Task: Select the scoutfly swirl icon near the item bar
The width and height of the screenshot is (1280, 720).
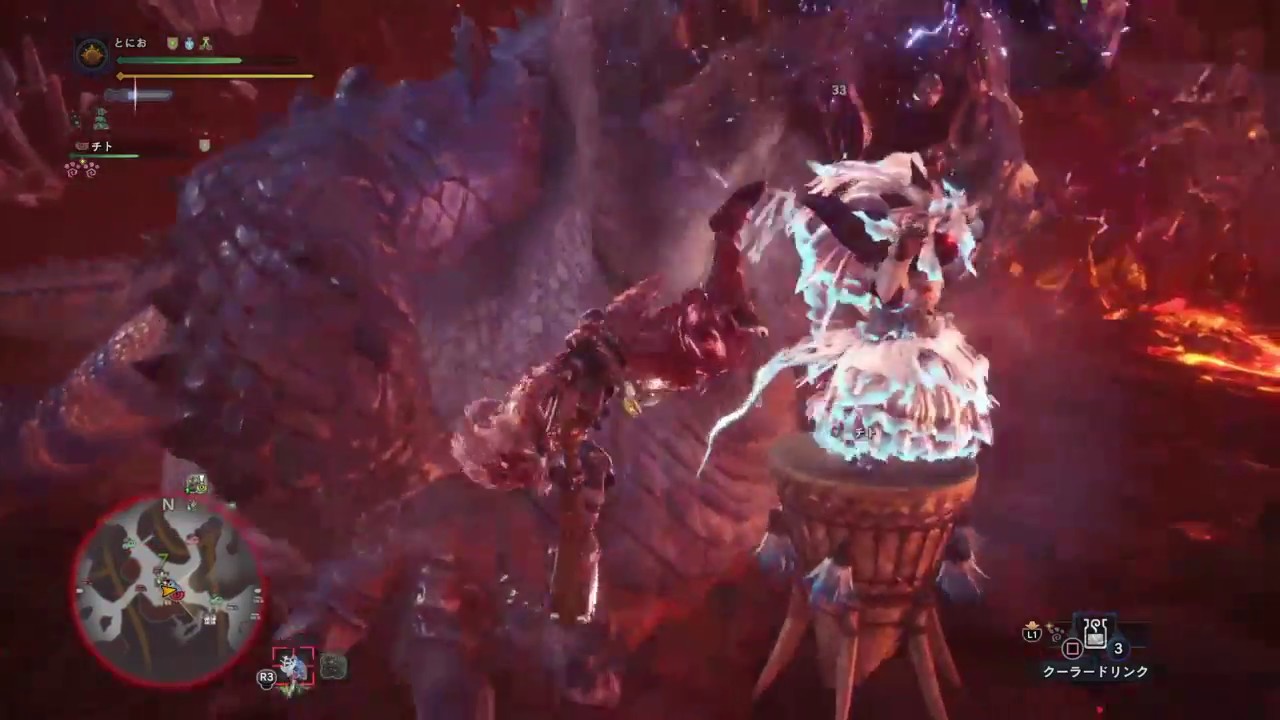Action: point(1055,636)
